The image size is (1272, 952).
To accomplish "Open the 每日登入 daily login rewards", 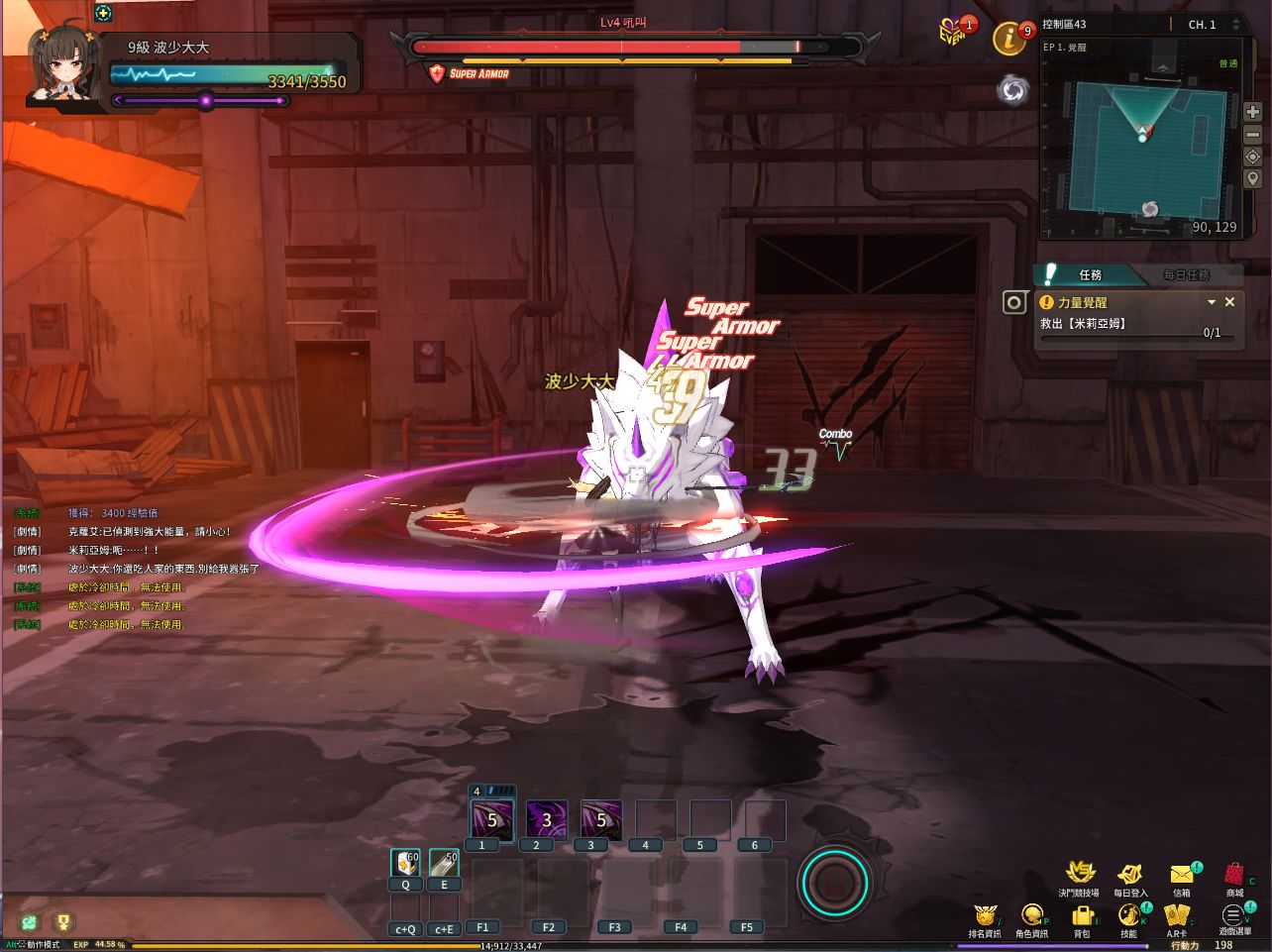I will coord(1129,875).
